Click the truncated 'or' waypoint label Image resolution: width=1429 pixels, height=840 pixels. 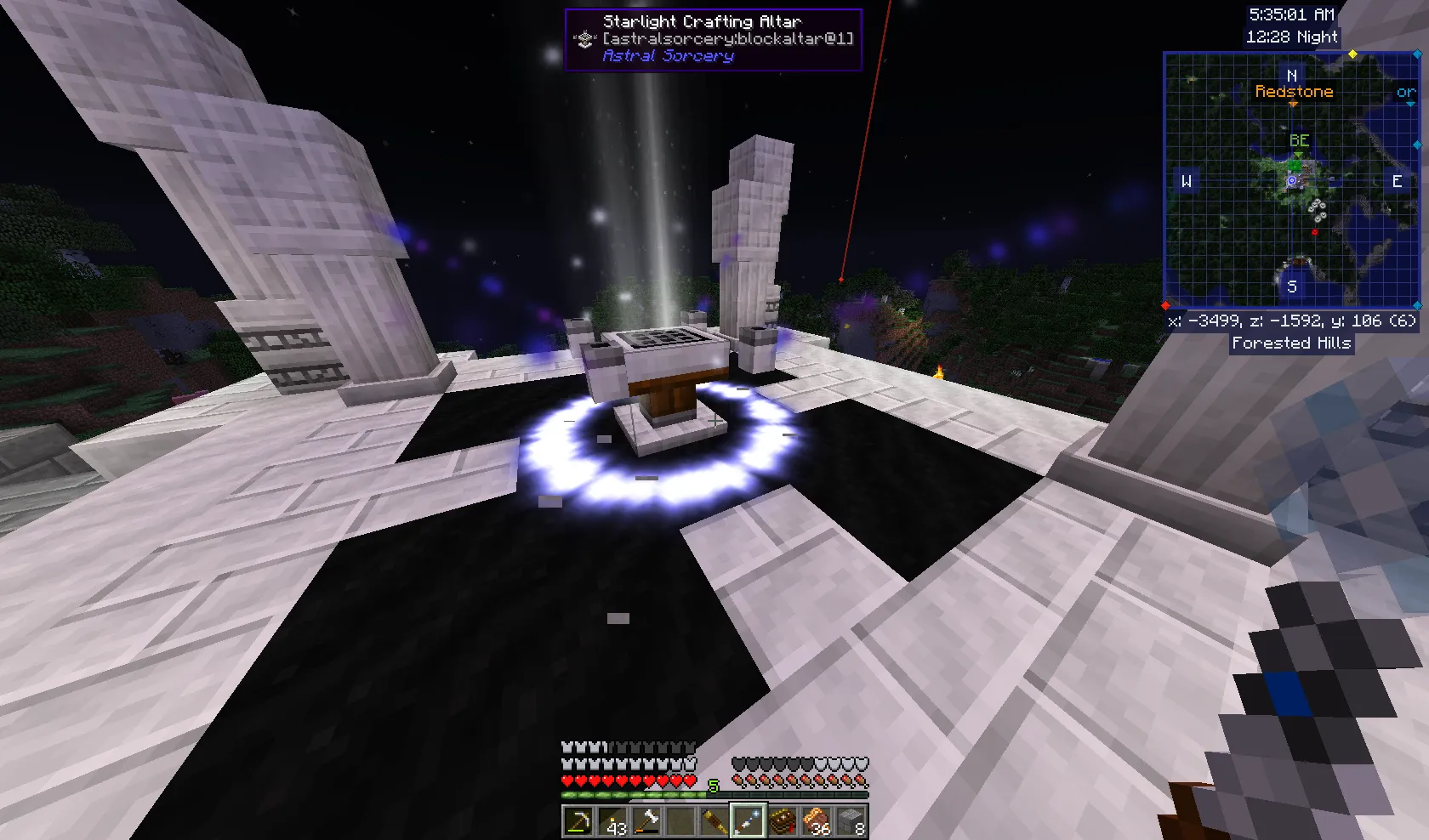point(1406,91)
